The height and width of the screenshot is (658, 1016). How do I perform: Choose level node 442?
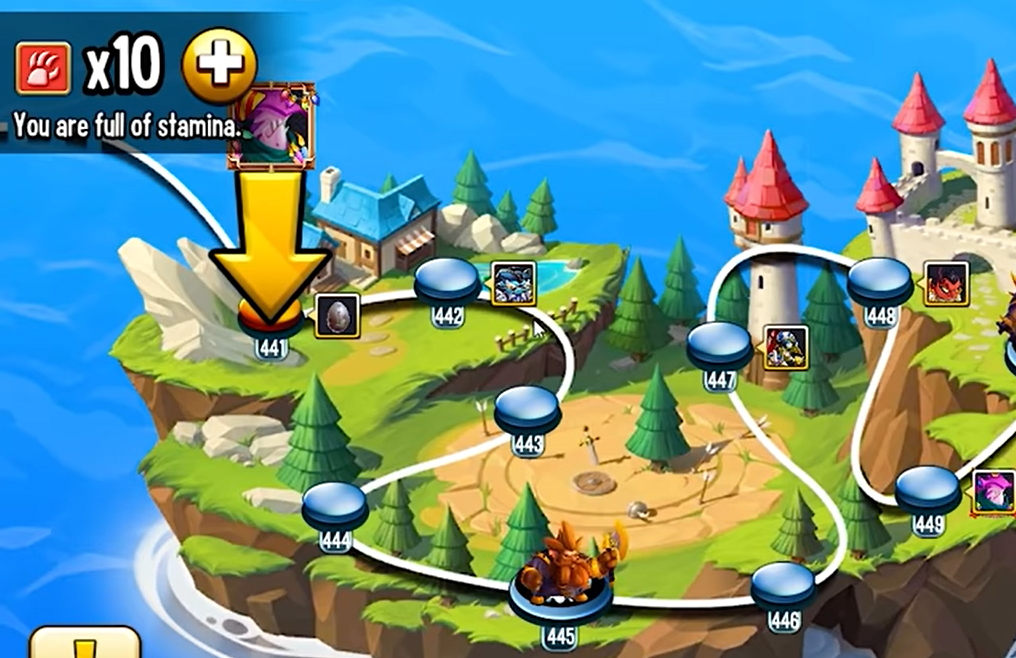[447, 282]
